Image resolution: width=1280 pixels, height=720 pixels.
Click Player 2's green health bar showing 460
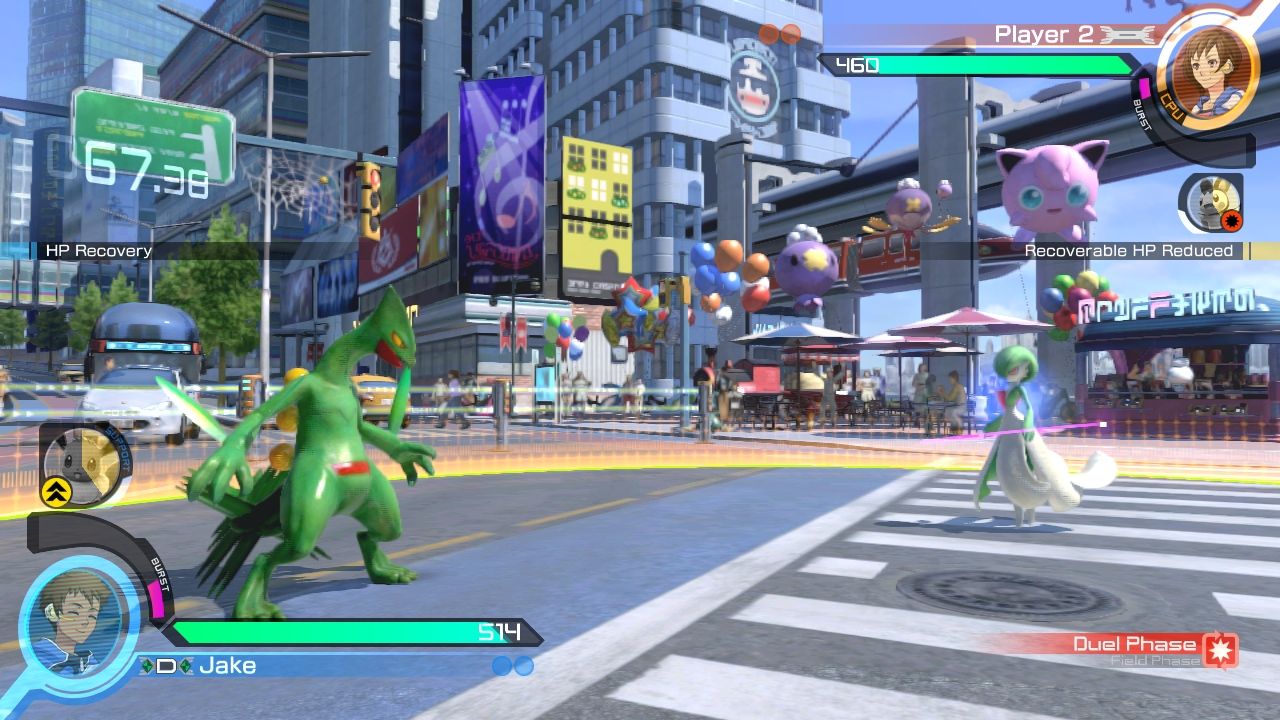990,65
